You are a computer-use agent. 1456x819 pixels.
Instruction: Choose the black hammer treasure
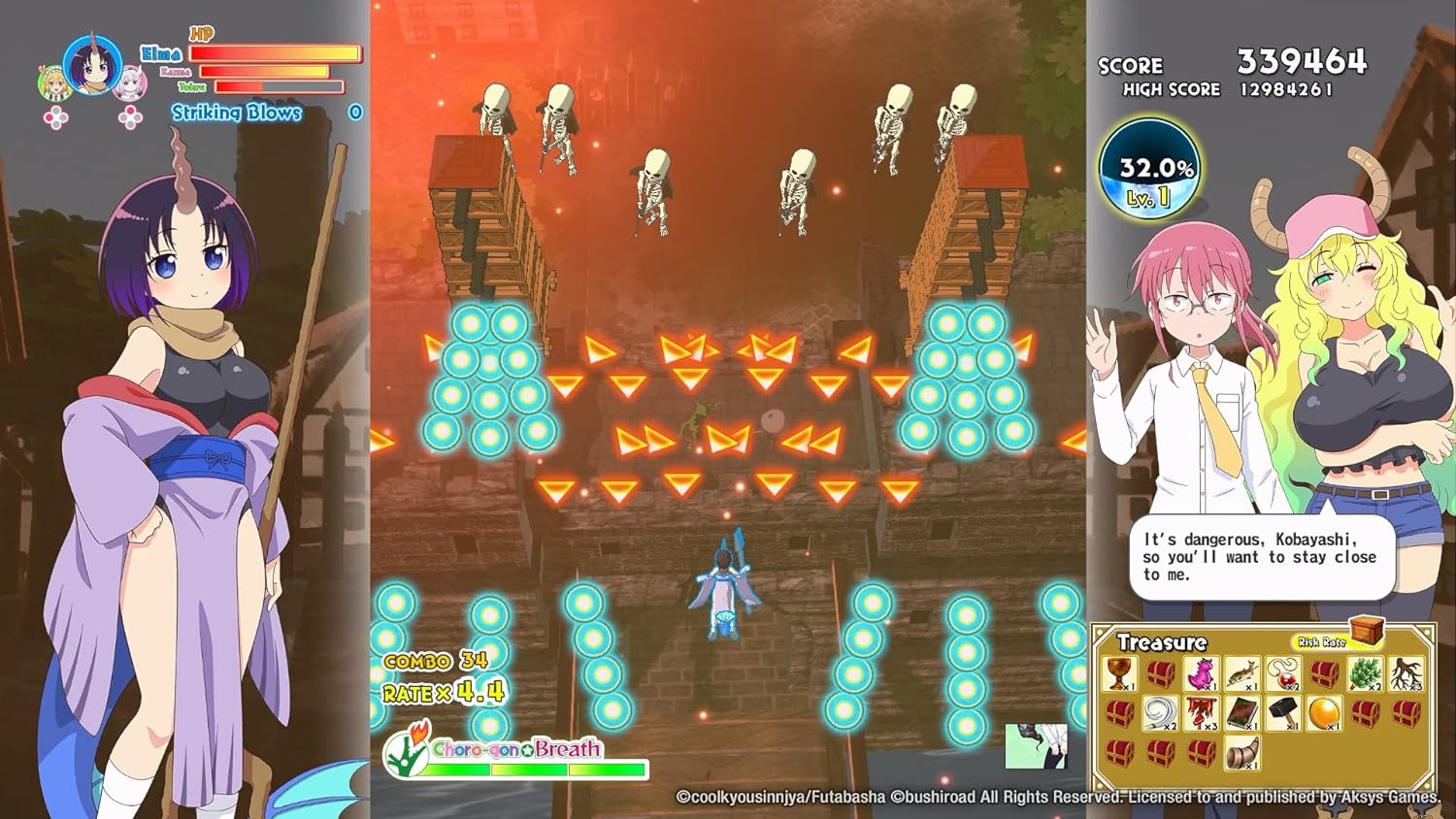[1283, 713]
